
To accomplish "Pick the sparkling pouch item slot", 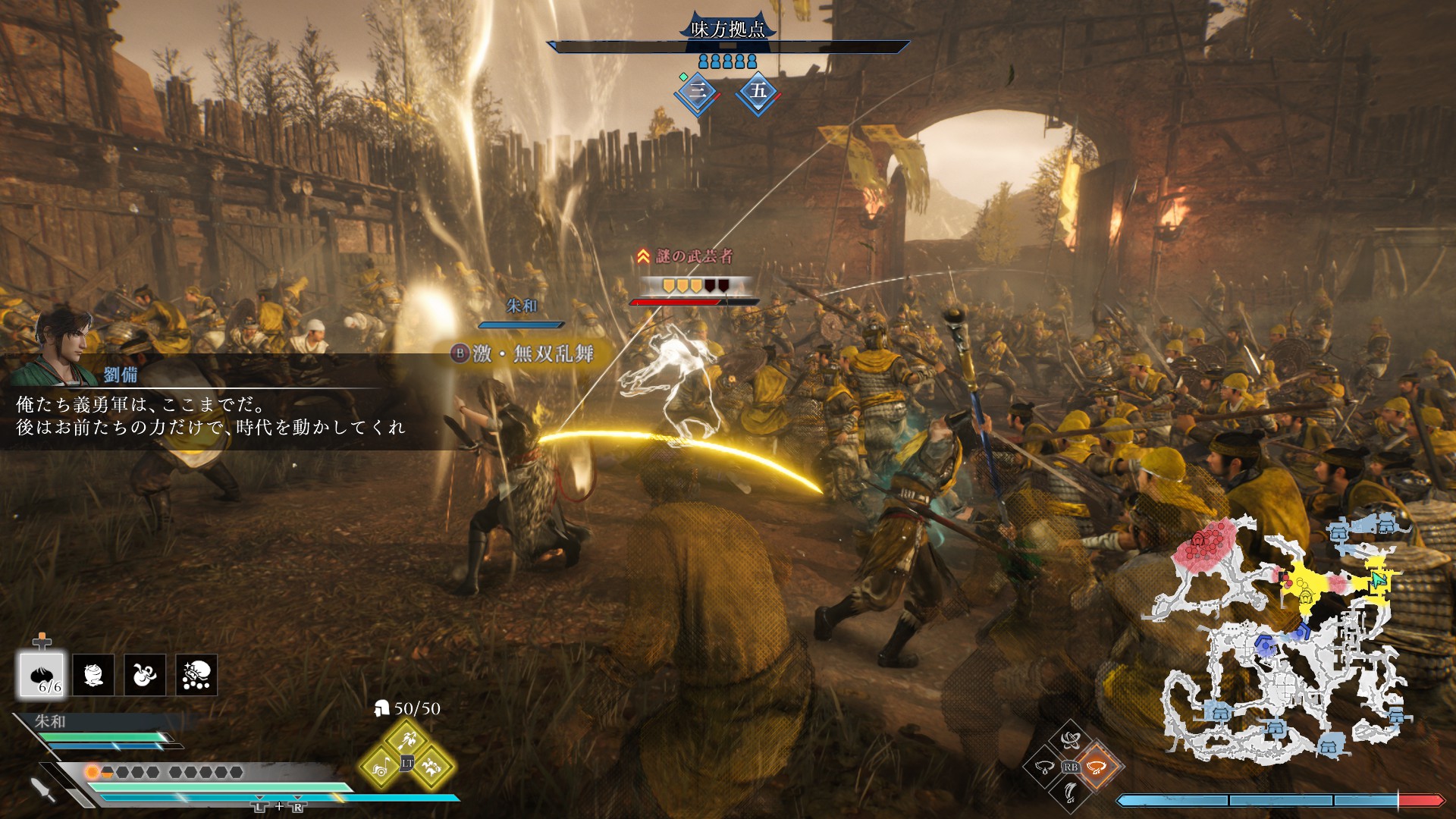I will [x=196, y=675].
